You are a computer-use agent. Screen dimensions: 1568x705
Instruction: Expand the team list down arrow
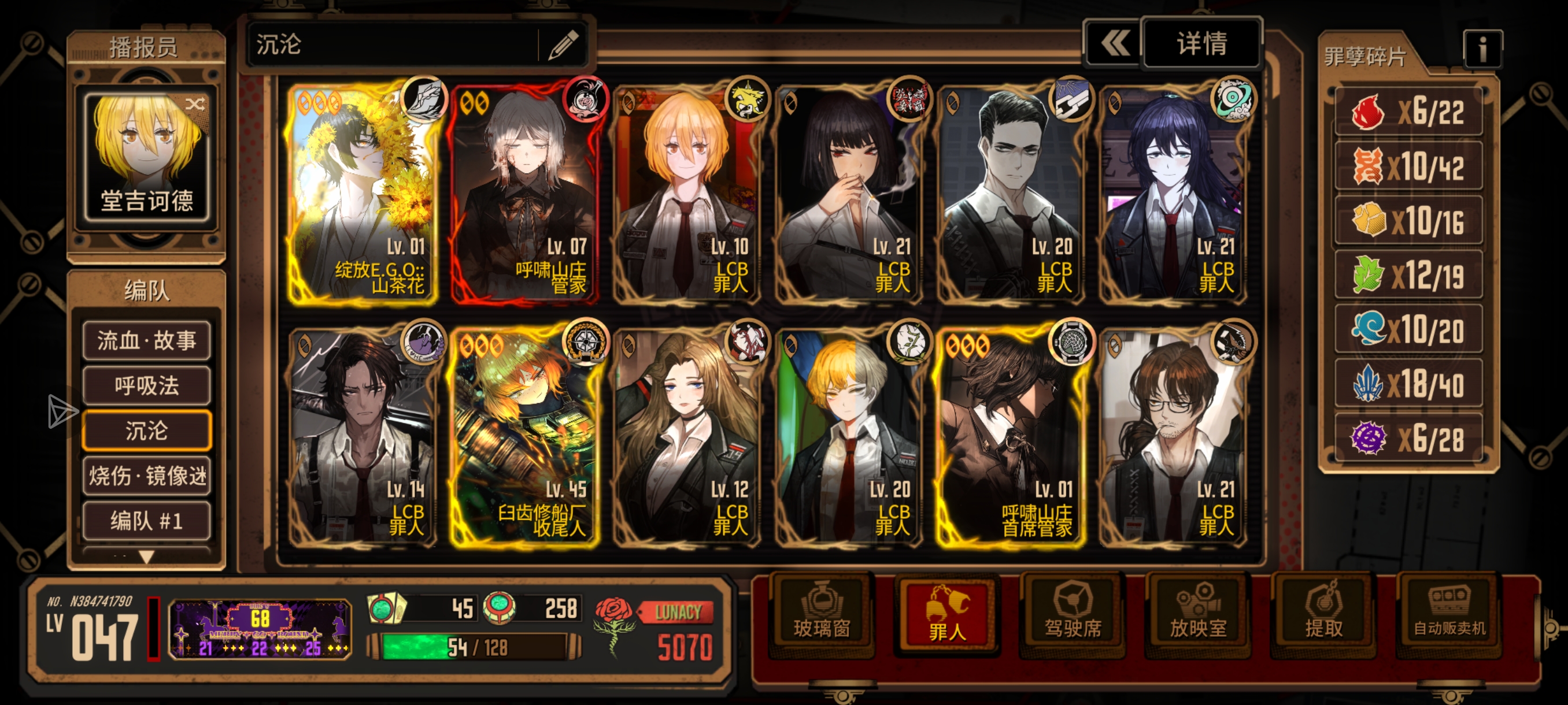click(147, 556)
